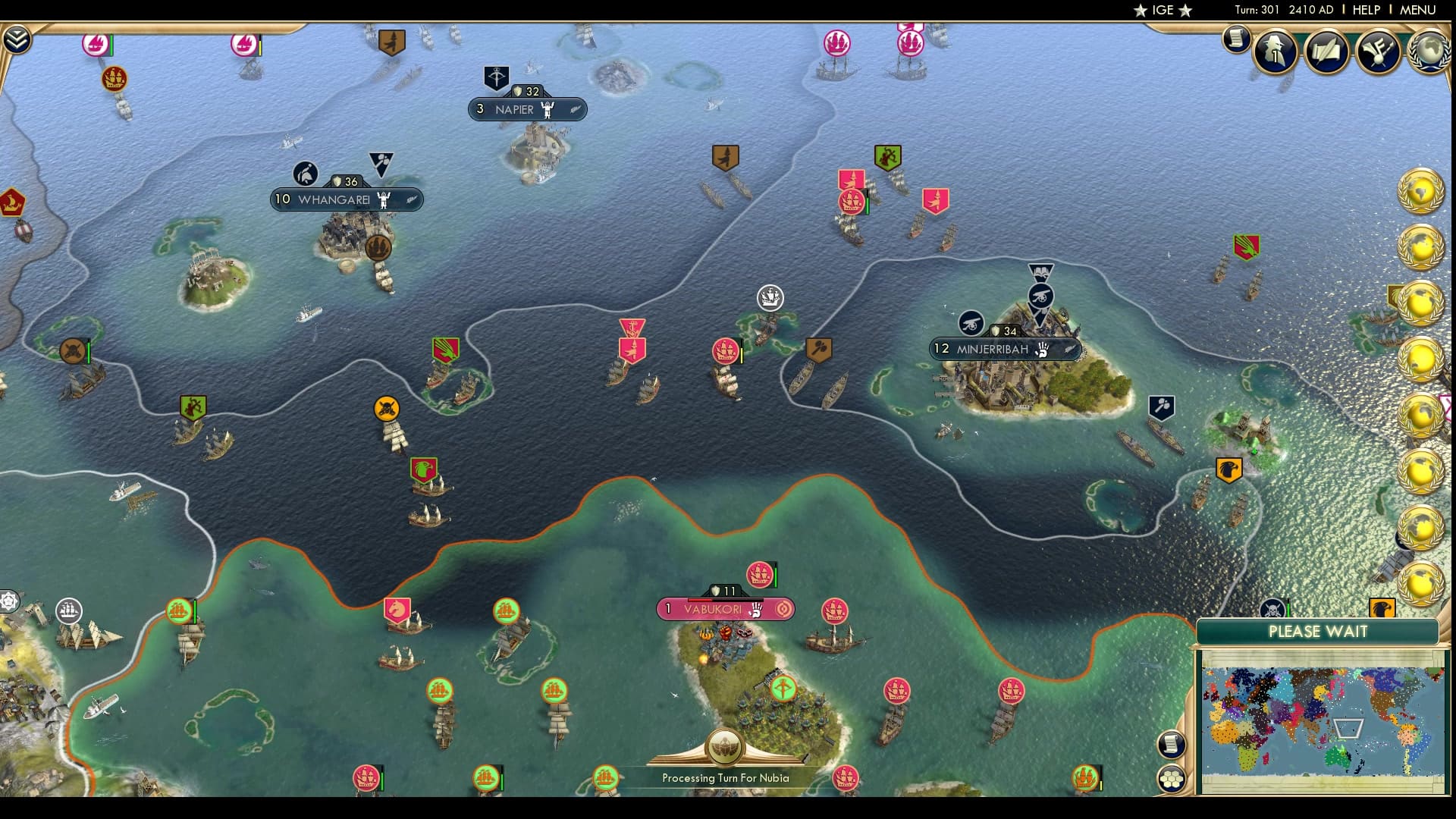Viewport: 1456px width, 819px height.
Task: Click HELP in the top bar
Action: [1365, 11]
